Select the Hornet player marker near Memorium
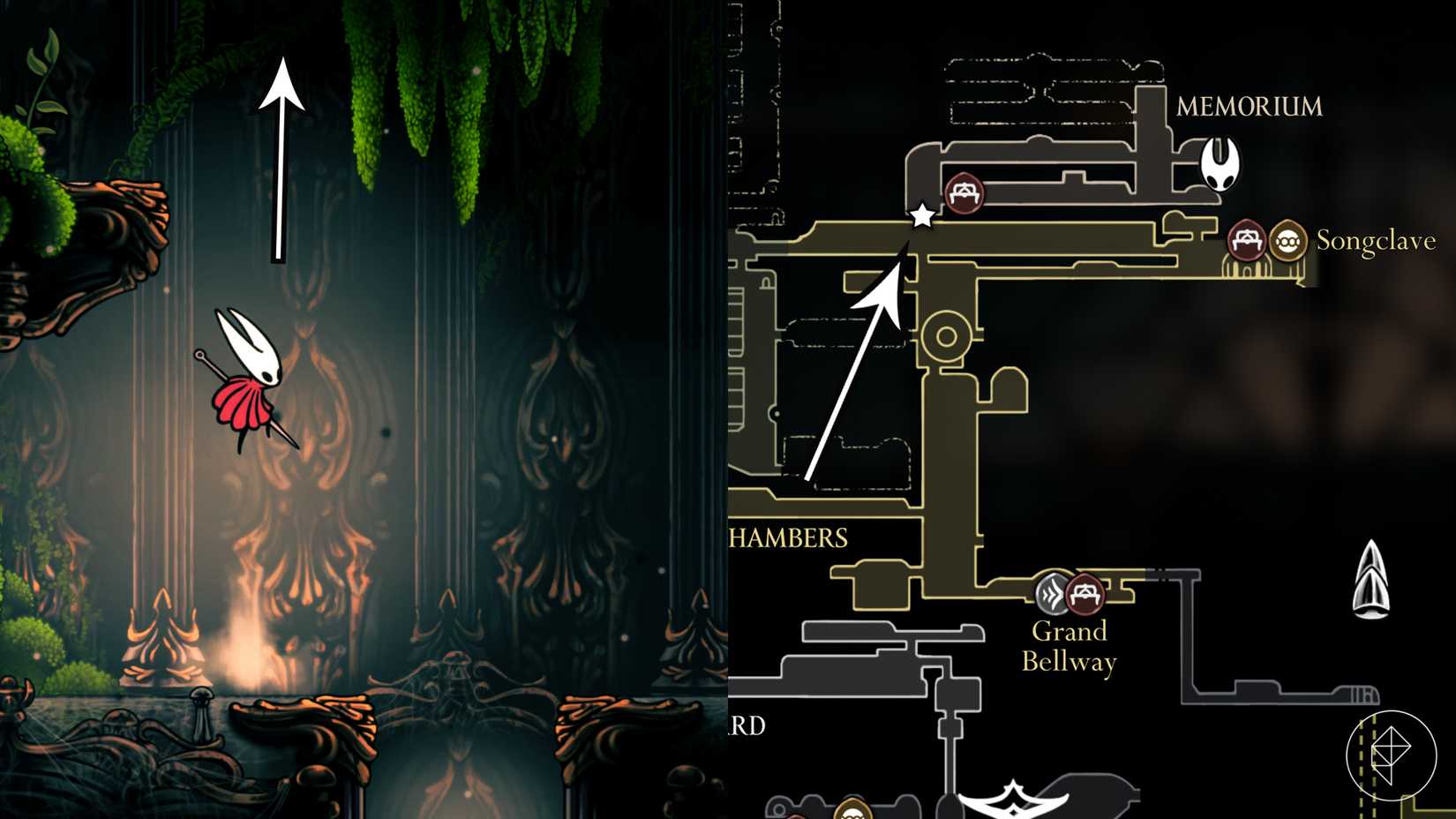Viewport: 1456px width, 819px height. coord(1221,163)
